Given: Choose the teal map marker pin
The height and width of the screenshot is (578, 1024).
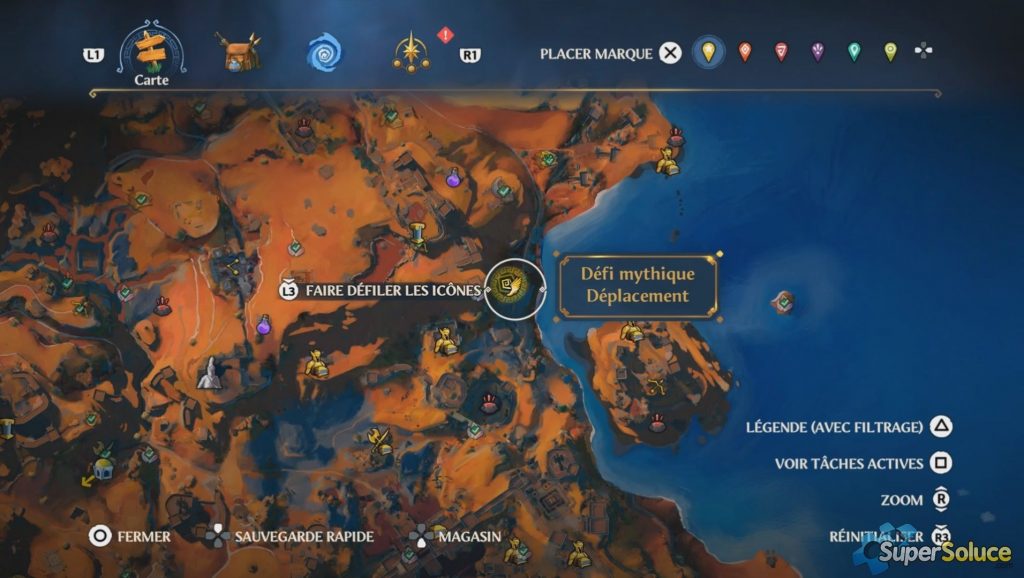Looking at the screenshot, I should tap(854, 52).
